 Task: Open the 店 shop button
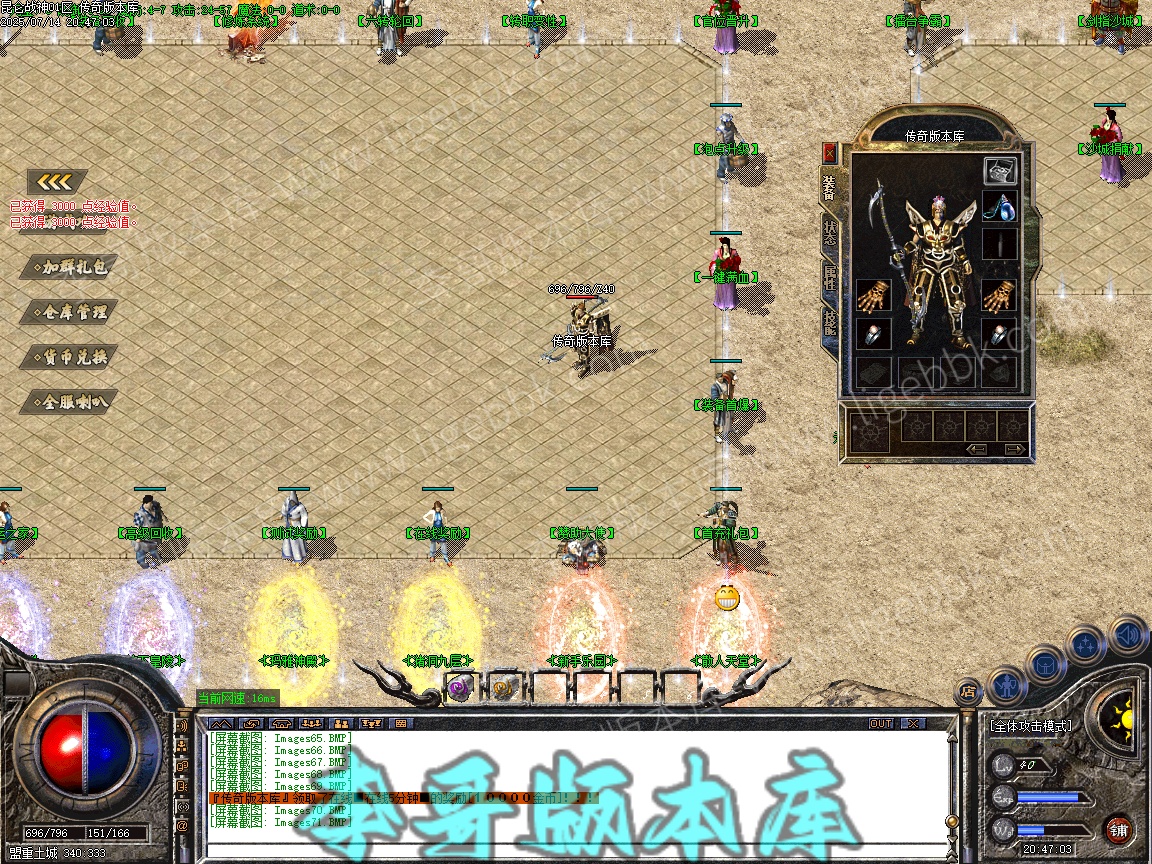pos(968,690)
